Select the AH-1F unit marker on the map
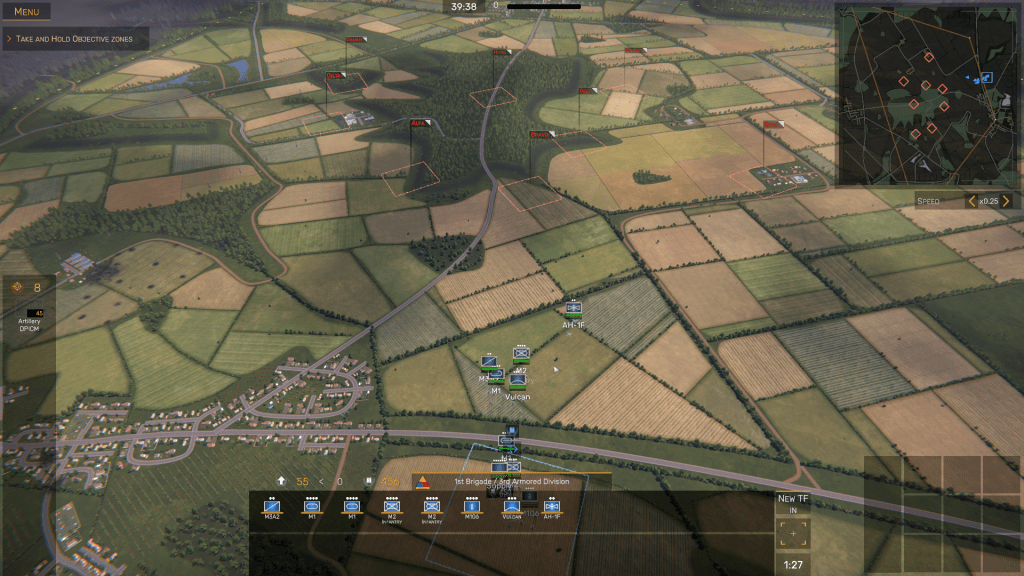This screenshot has height=576, width=1024. pyautogui.click(x=573, y=310)
